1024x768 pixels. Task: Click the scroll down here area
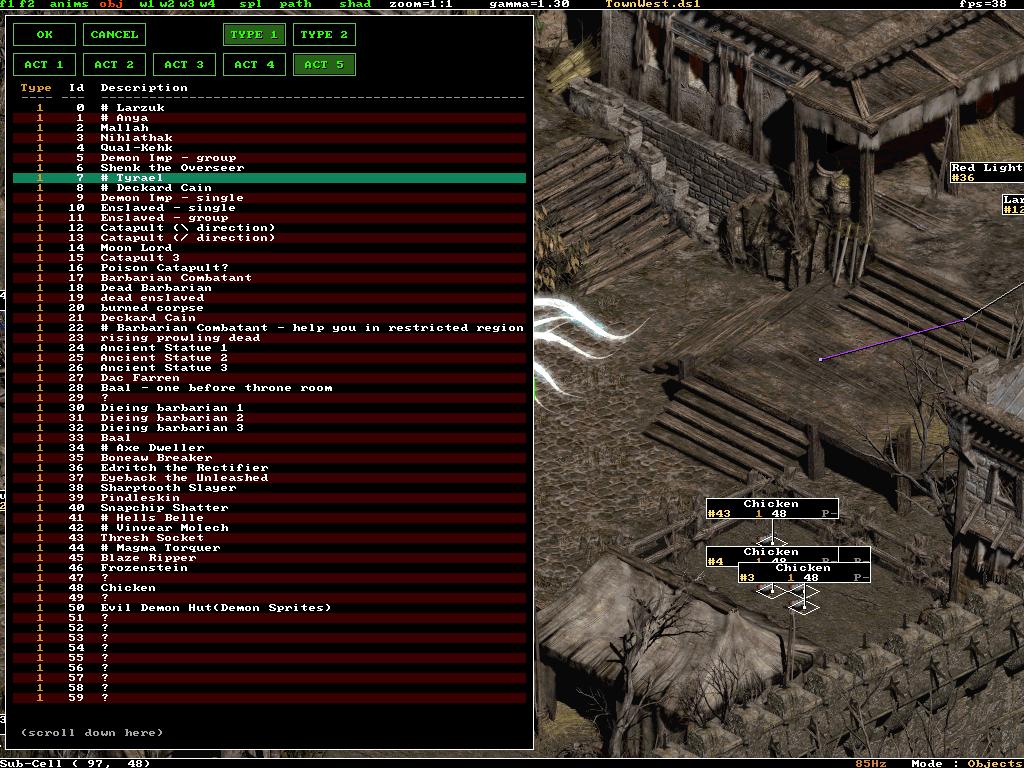tap(91, 733)
